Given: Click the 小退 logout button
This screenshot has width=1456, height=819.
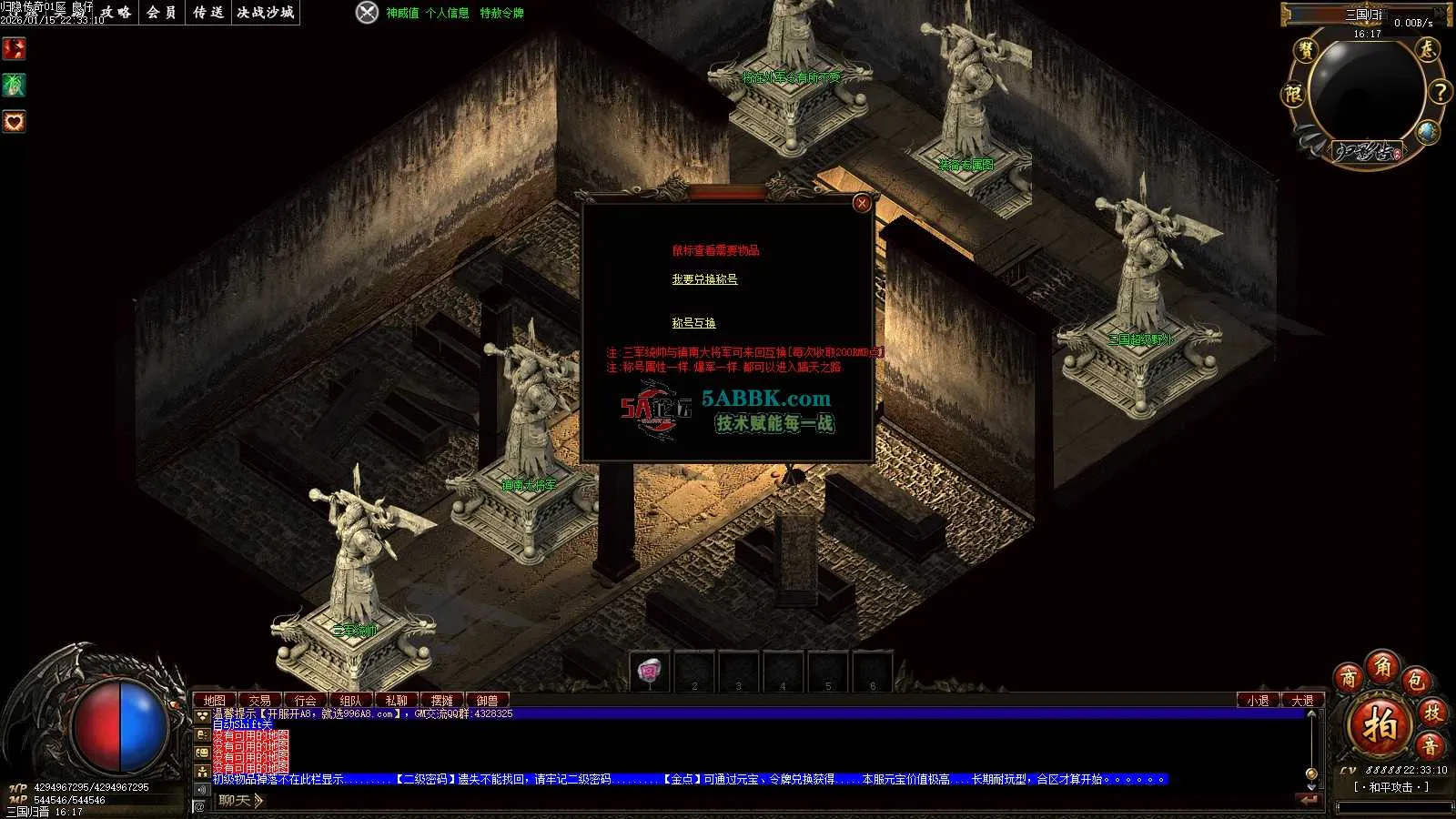Looking at the screenshot, I should pos(1259,701).
